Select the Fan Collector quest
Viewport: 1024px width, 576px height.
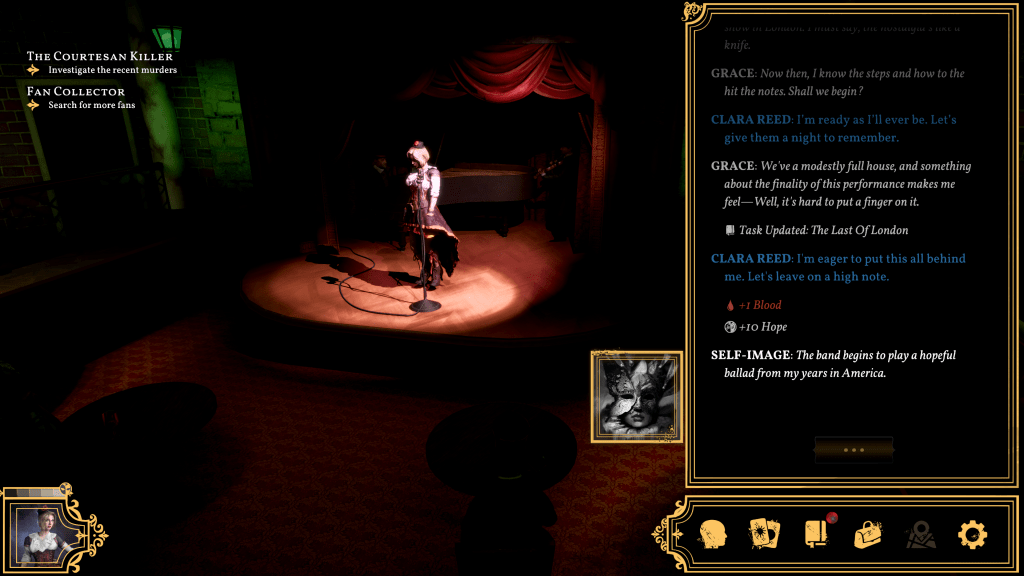pos(76,92)
